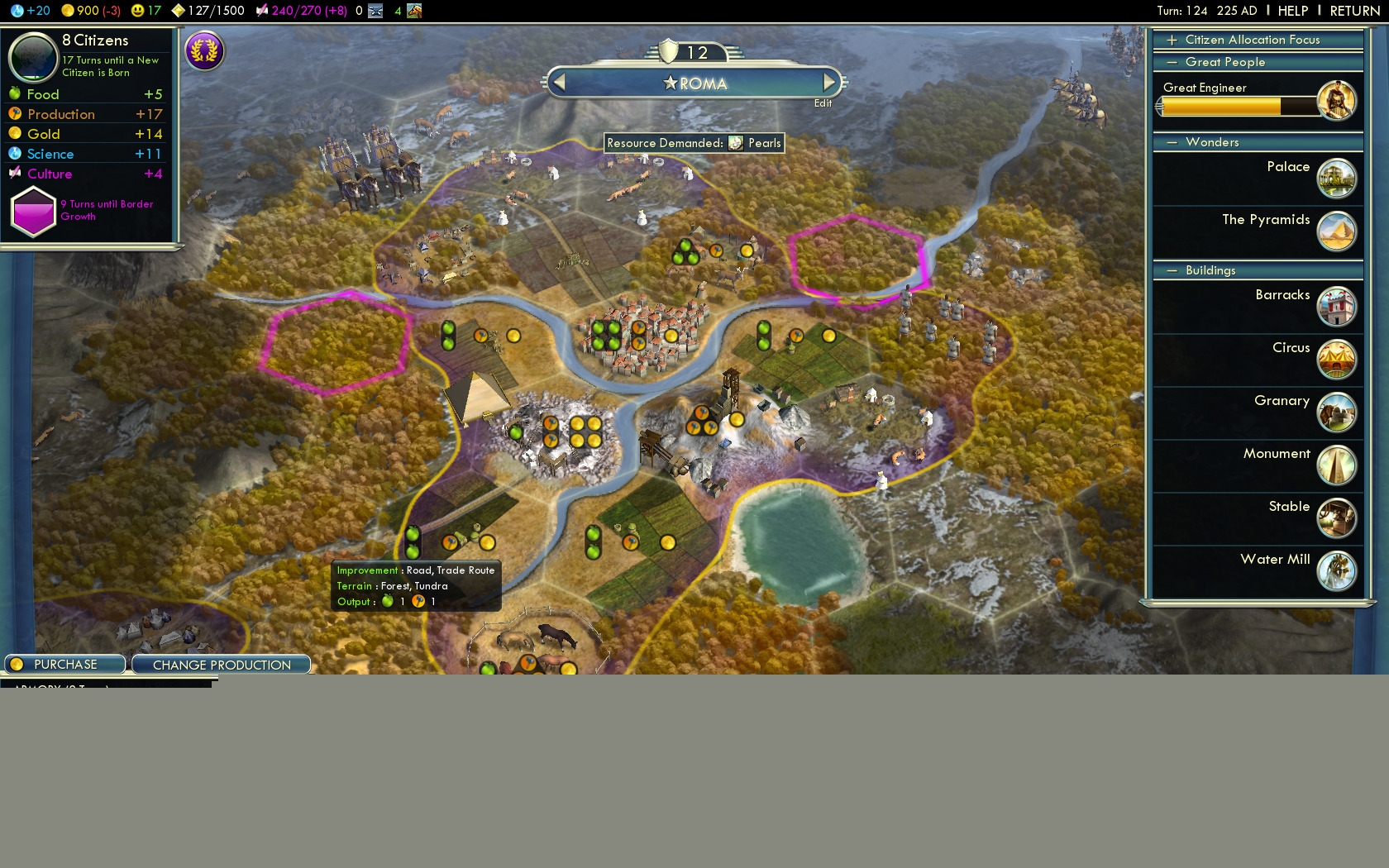
Task: Go to the next city arrow
Action: click(828, 83)
